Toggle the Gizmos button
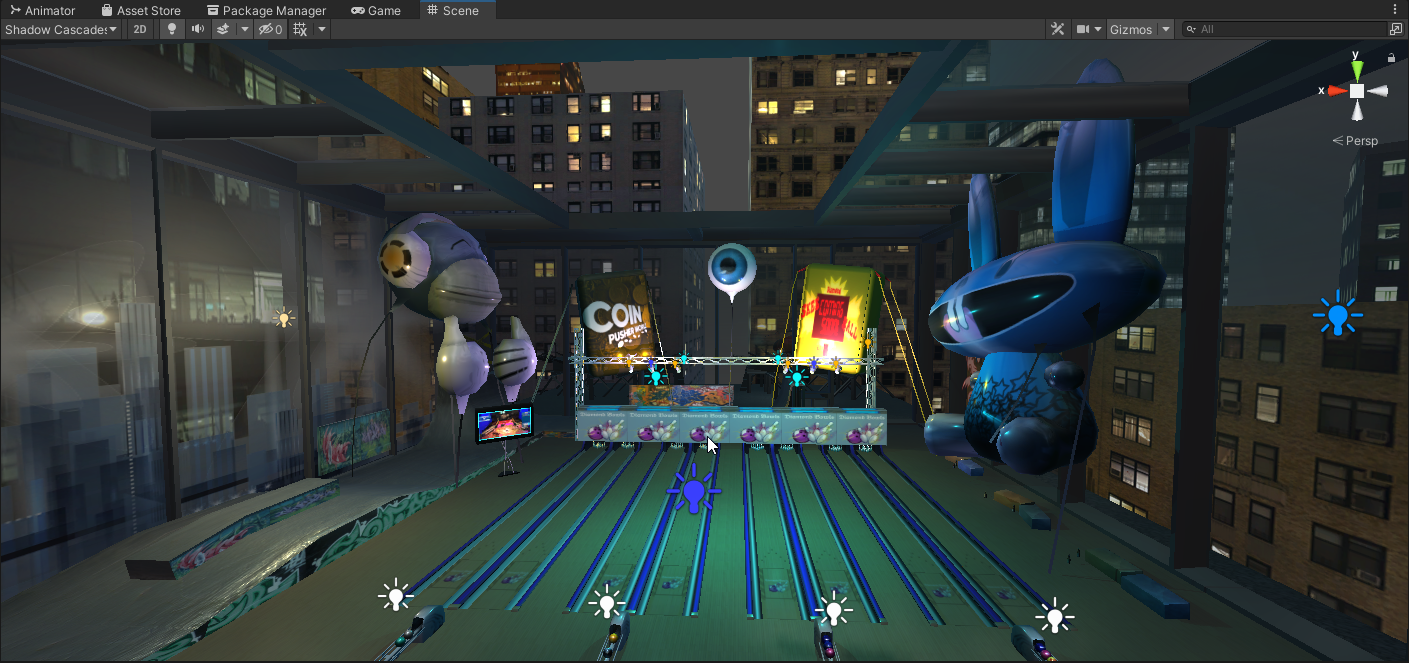1409x663 pixels. click(x=1131, y=29)
